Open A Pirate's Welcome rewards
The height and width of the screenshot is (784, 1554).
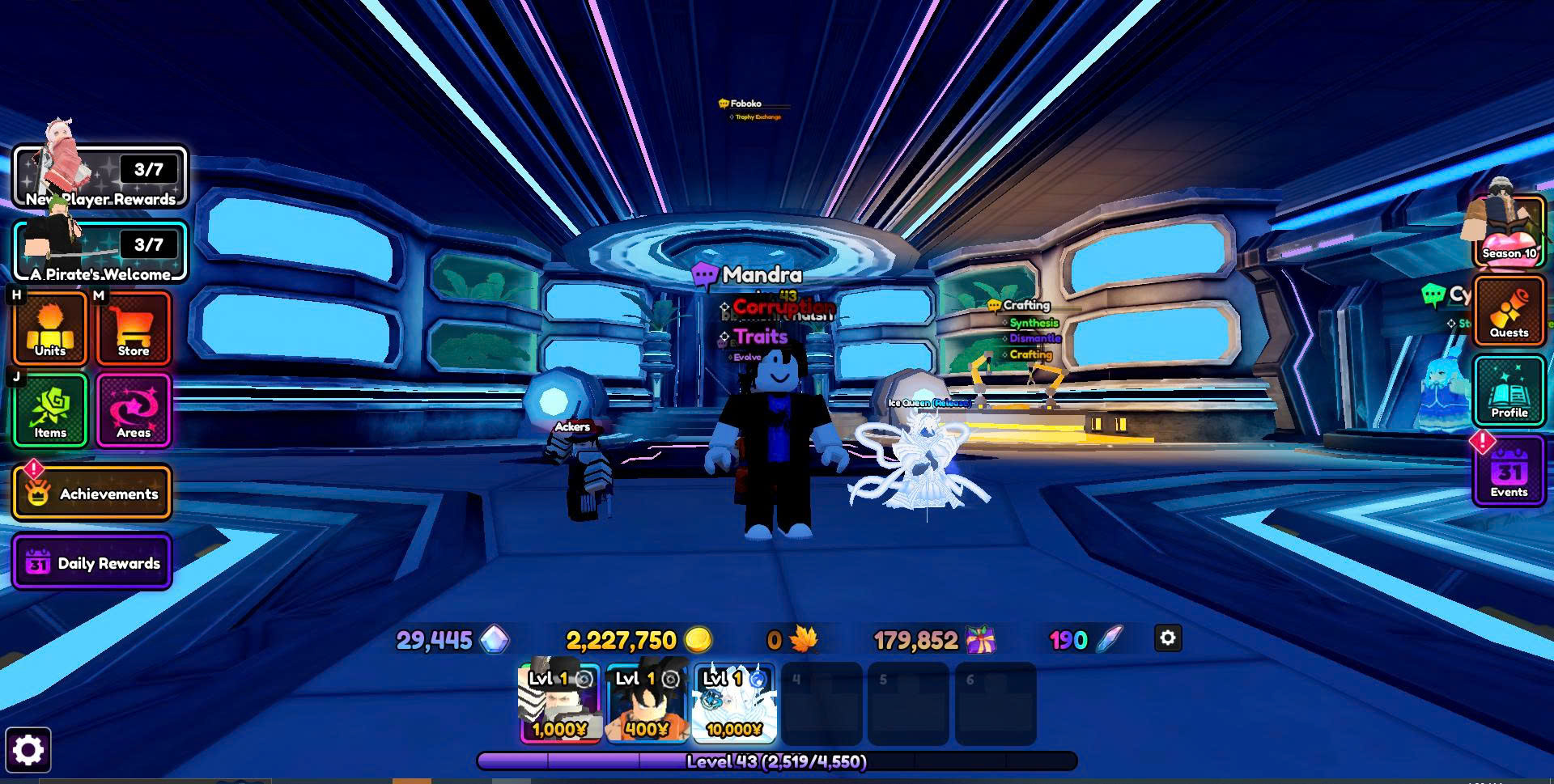(100, 252)
